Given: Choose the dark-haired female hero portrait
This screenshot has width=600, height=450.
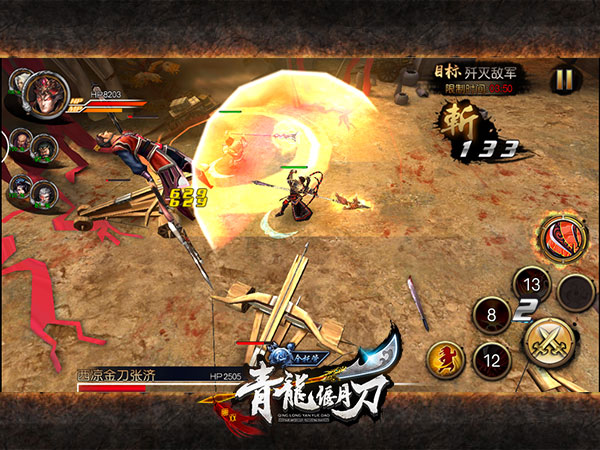Looking at the screenshot, I should tap(21, 187).
